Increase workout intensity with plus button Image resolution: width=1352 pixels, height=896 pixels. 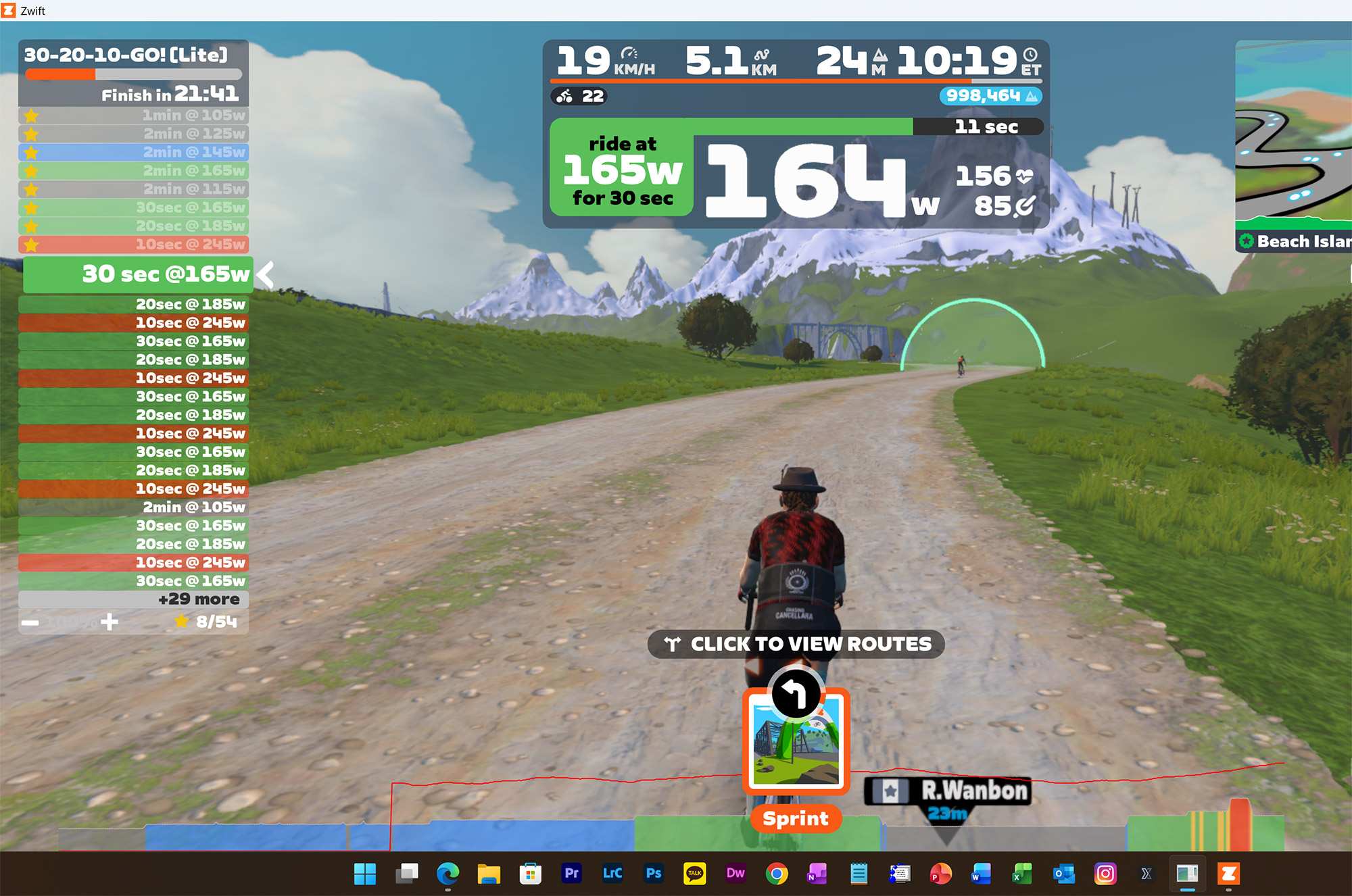point(110,622)
